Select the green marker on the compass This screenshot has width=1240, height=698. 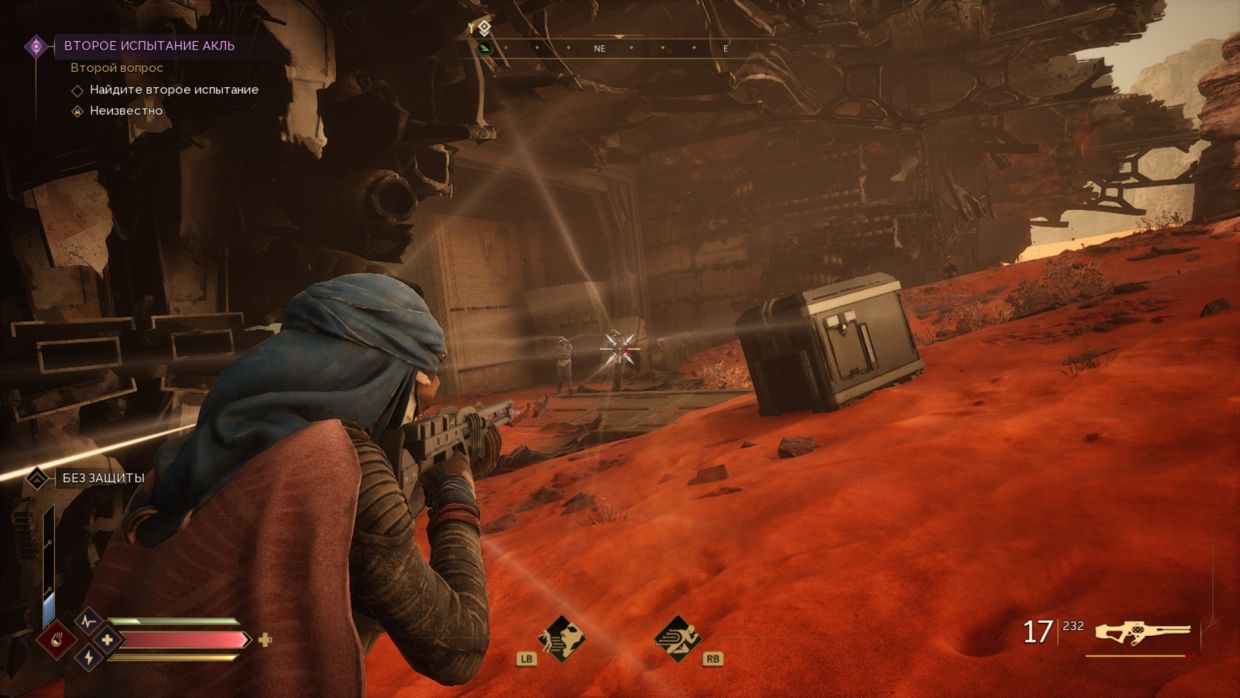click(485, 48)
